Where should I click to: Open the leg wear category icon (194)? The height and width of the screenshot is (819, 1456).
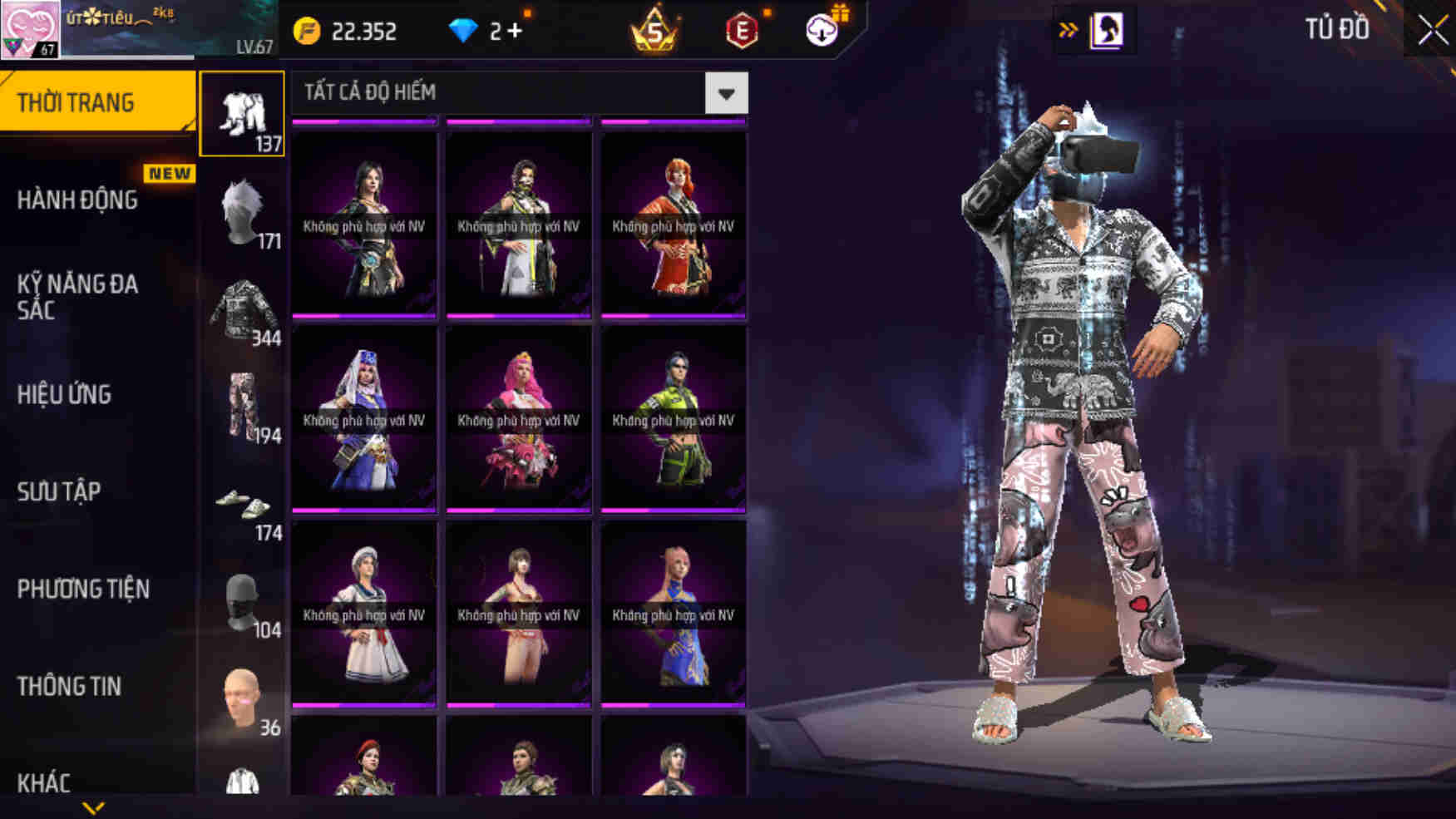click(244, 407)
